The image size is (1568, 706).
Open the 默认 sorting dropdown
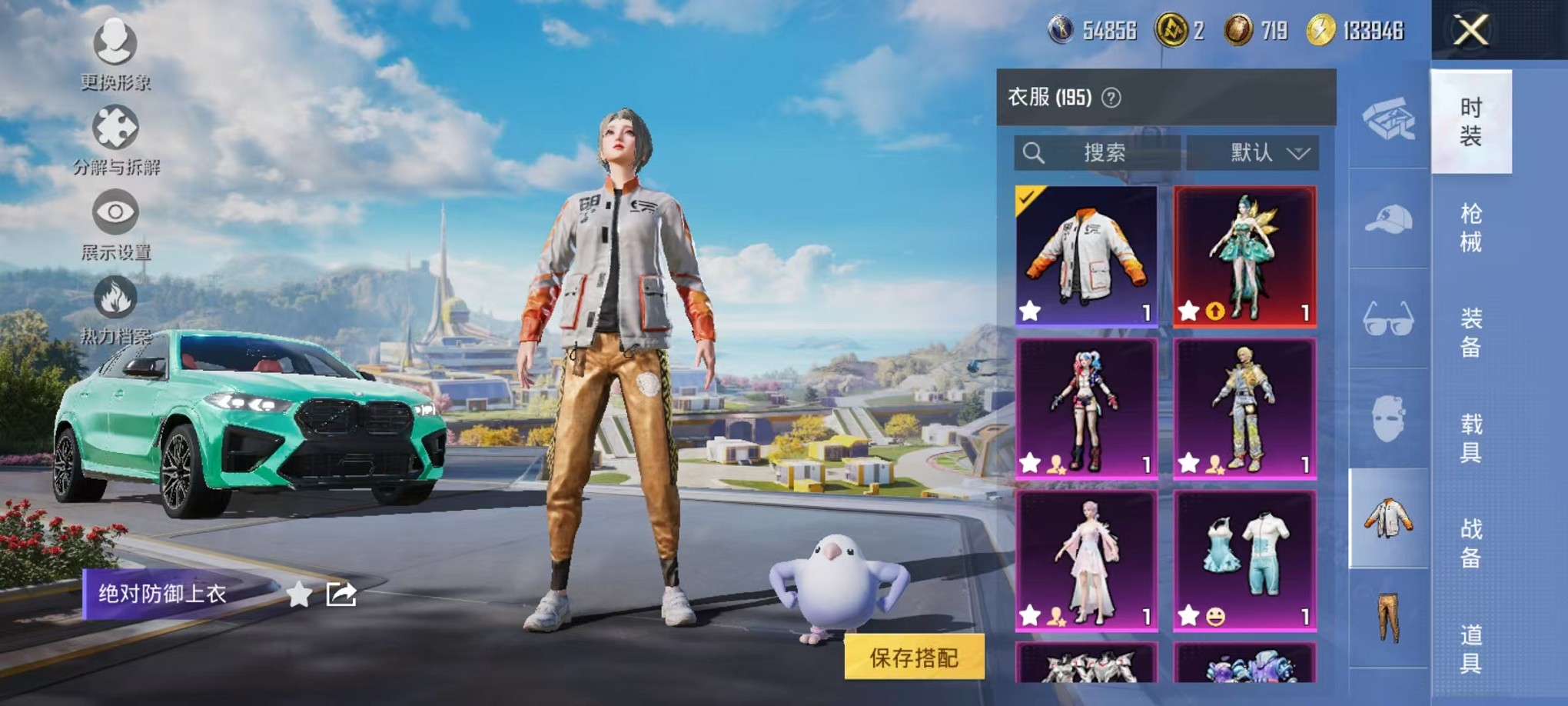click(1253, 152)
